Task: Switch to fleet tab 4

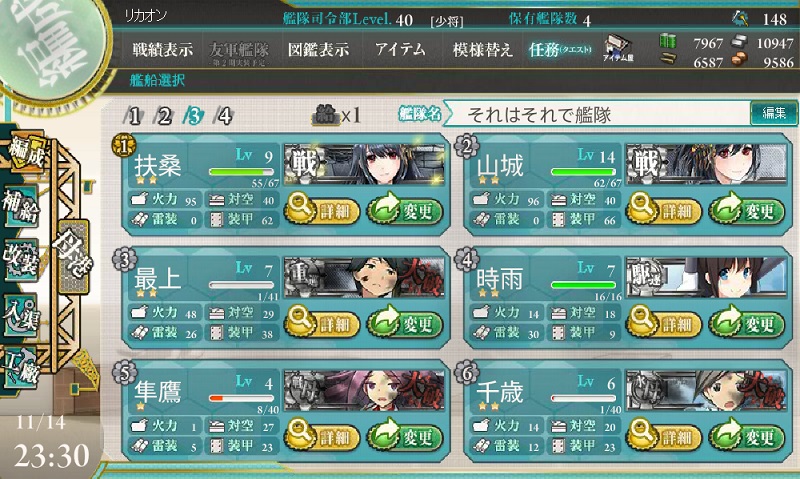Action: point(225,115)
